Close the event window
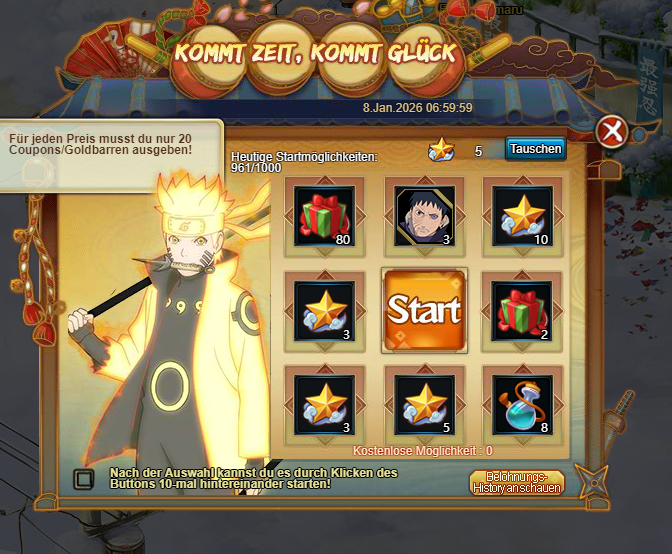Viewport: 672px width, 554px height. (611, 131)
